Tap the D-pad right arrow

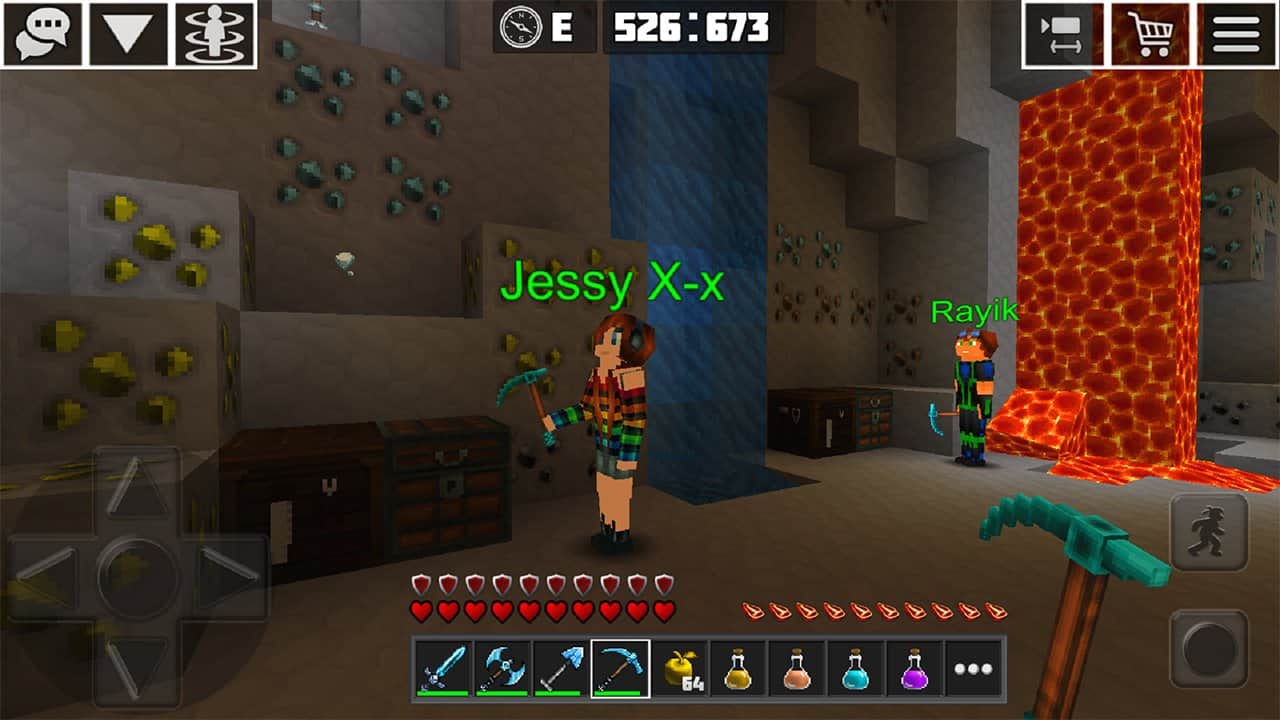click(x=226, y=577)
